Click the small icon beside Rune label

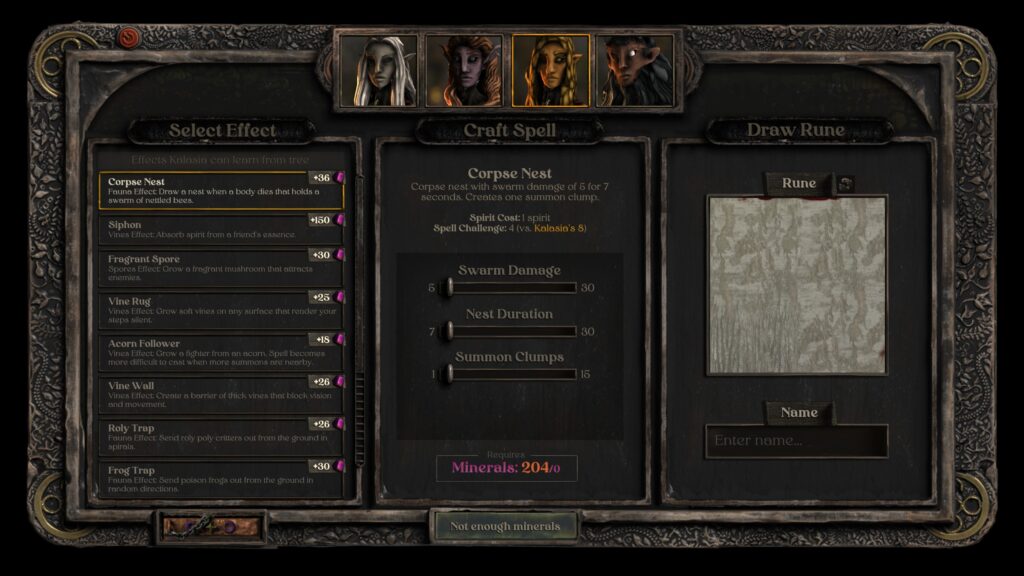[845, 183]
